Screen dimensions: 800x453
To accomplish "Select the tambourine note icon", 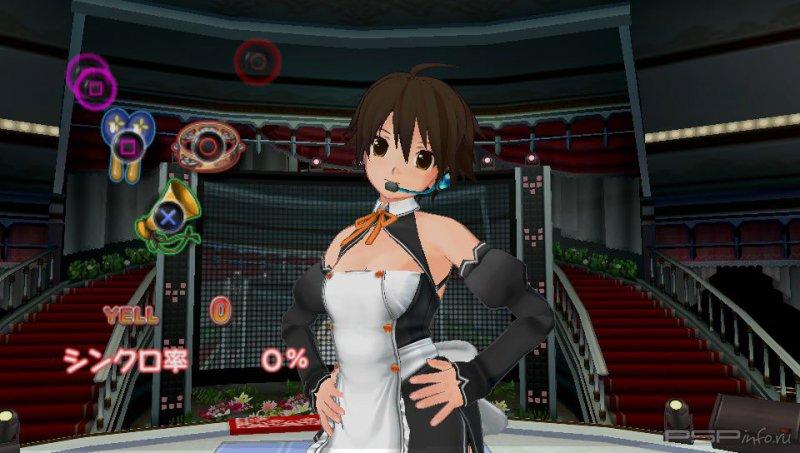I will (x=208, y=145).
